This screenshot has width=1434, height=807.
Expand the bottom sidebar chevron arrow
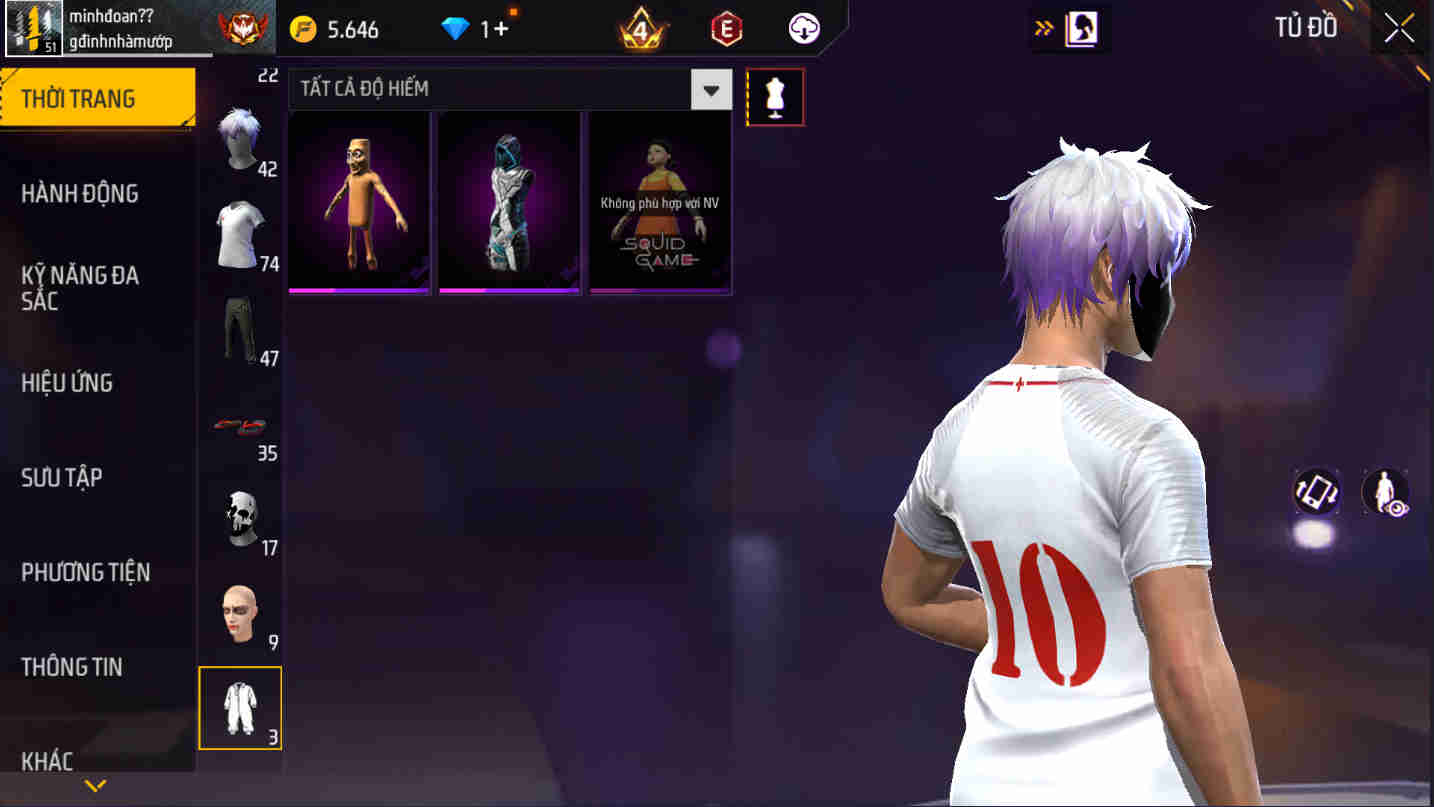click(95, 785)
